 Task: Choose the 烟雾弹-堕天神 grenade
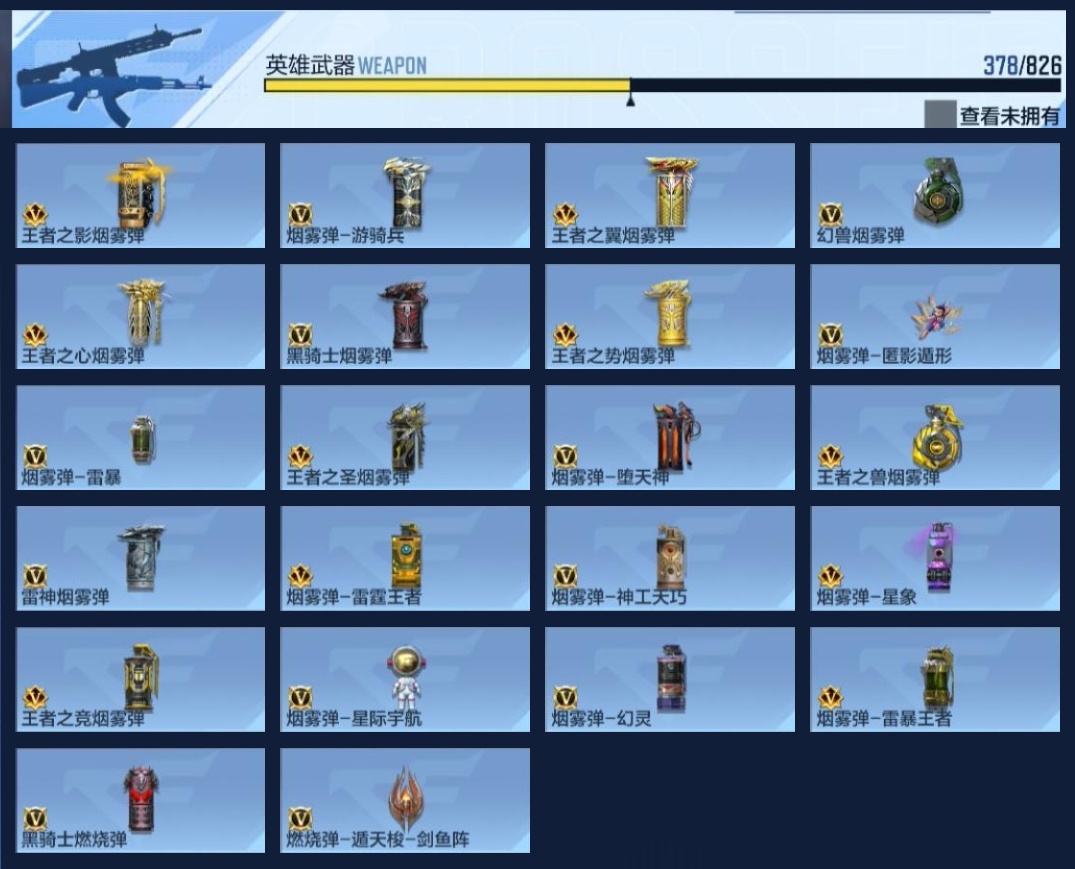670,437
